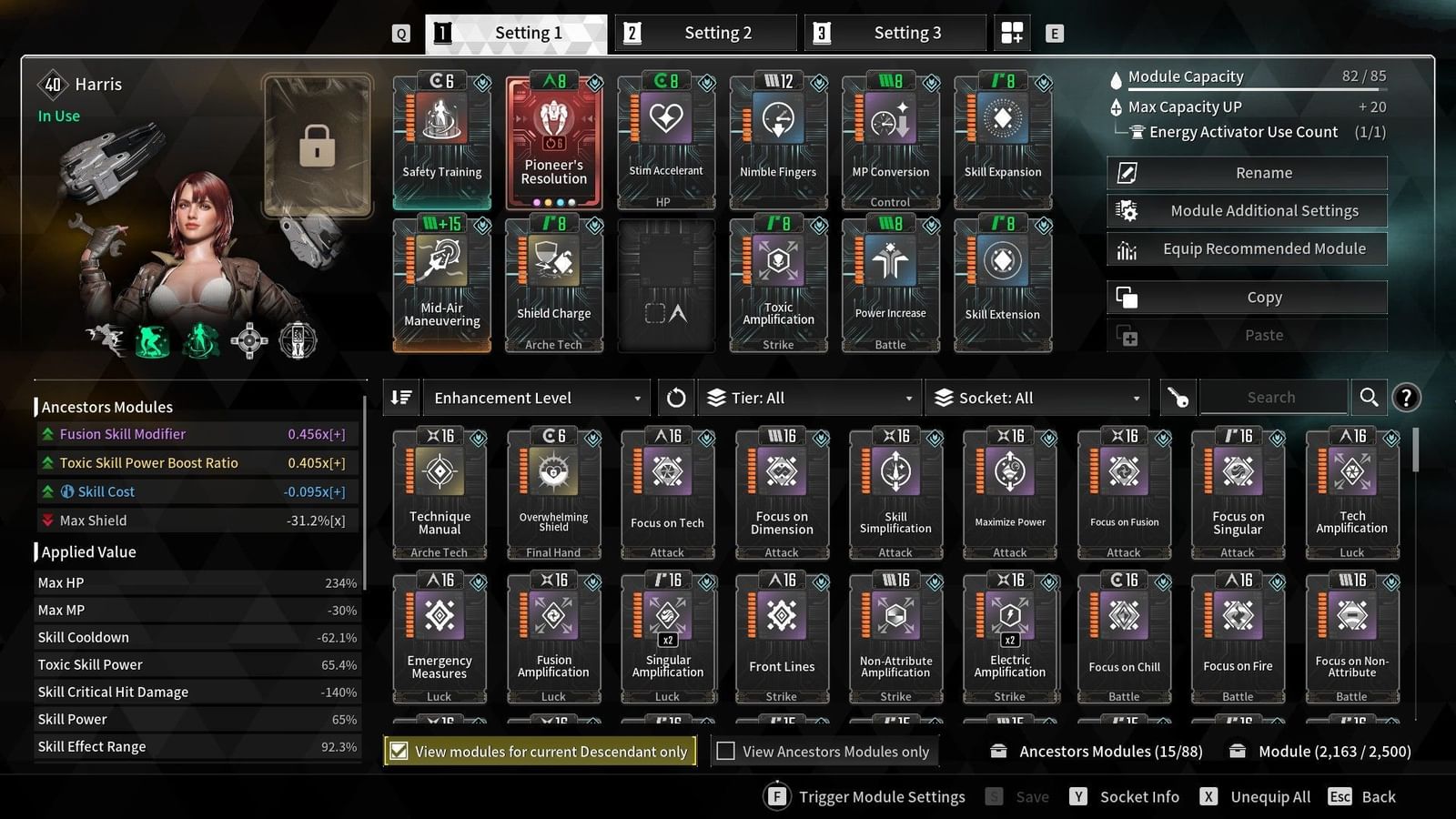Check View Ancestors Modules only
Viewport: 1456px width, 819px height.
point(725,751)
